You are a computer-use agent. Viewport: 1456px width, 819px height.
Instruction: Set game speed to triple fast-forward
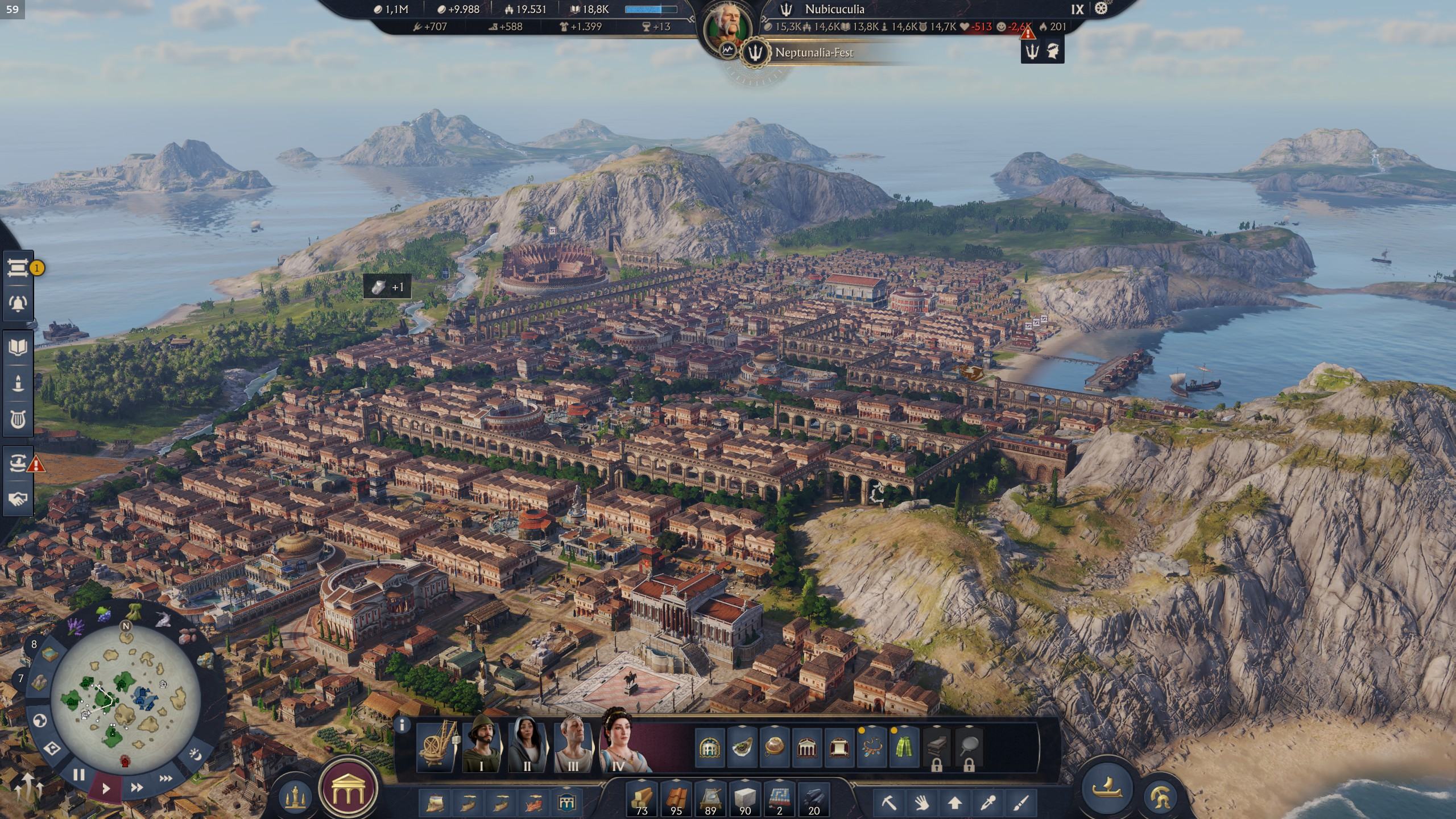166,778
